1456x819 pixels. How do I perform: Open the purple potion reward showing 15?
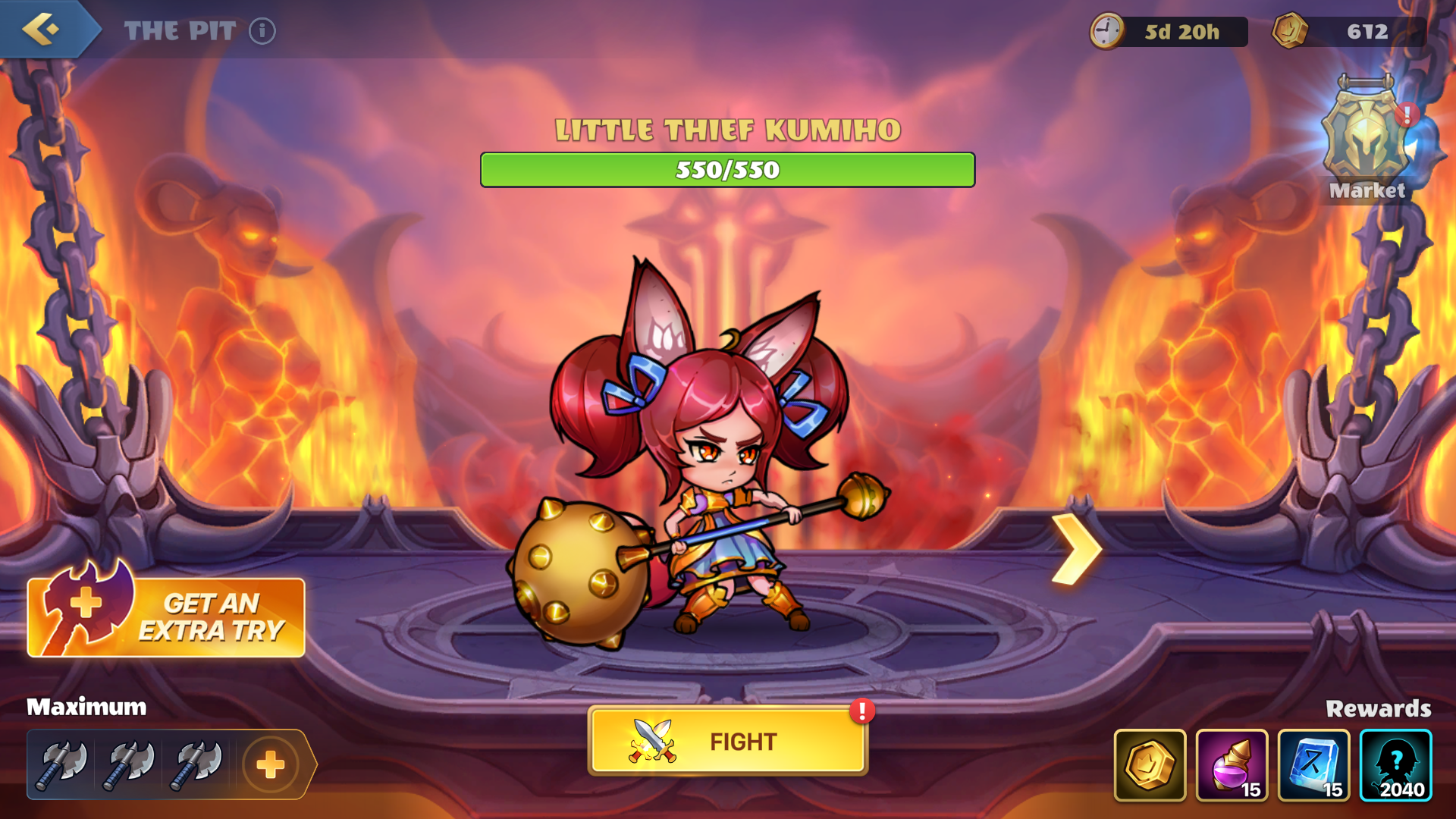(x=1232, y=766)
